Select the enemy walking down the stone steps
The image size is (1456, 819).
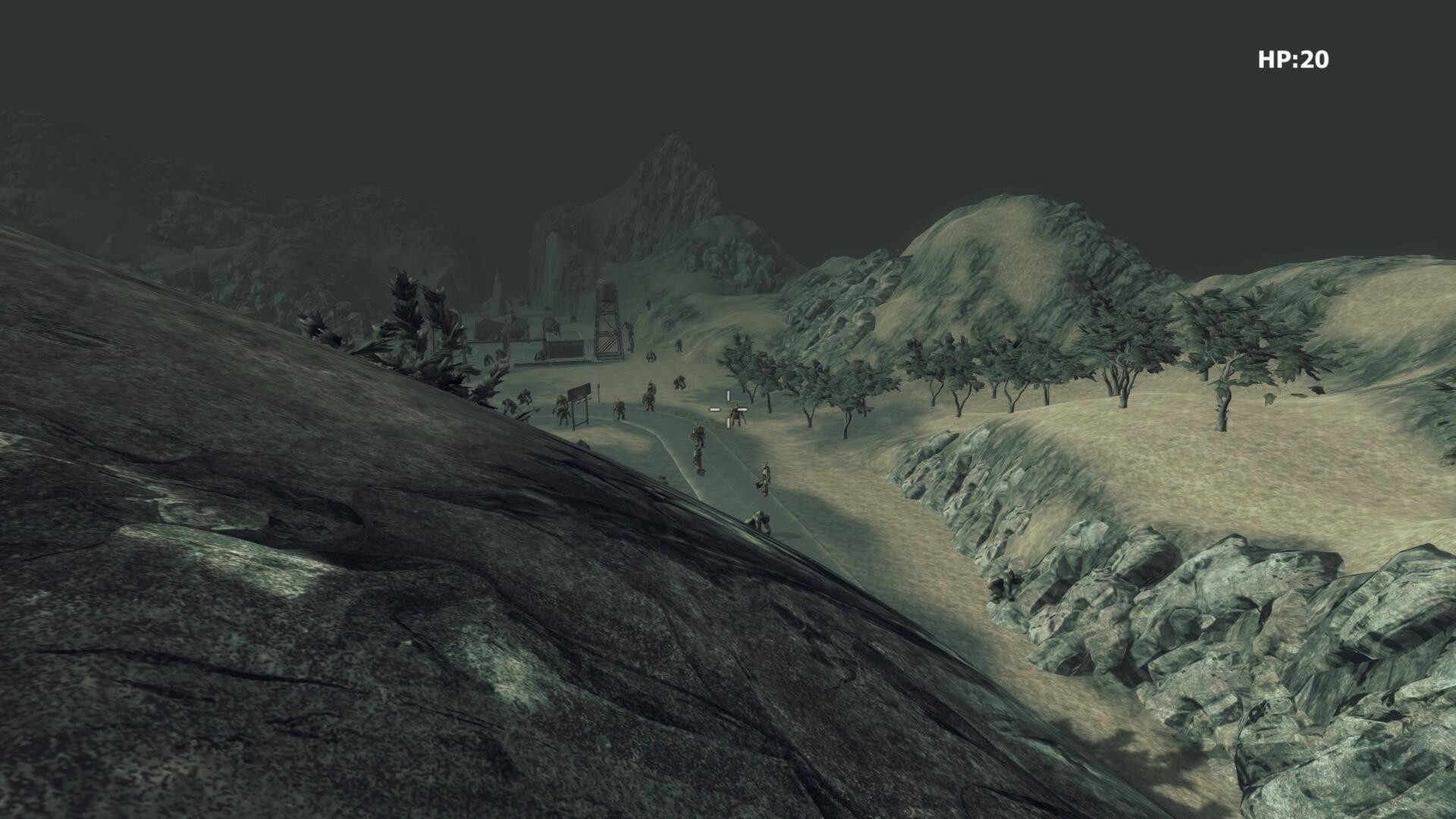click(x=698, y=447)
